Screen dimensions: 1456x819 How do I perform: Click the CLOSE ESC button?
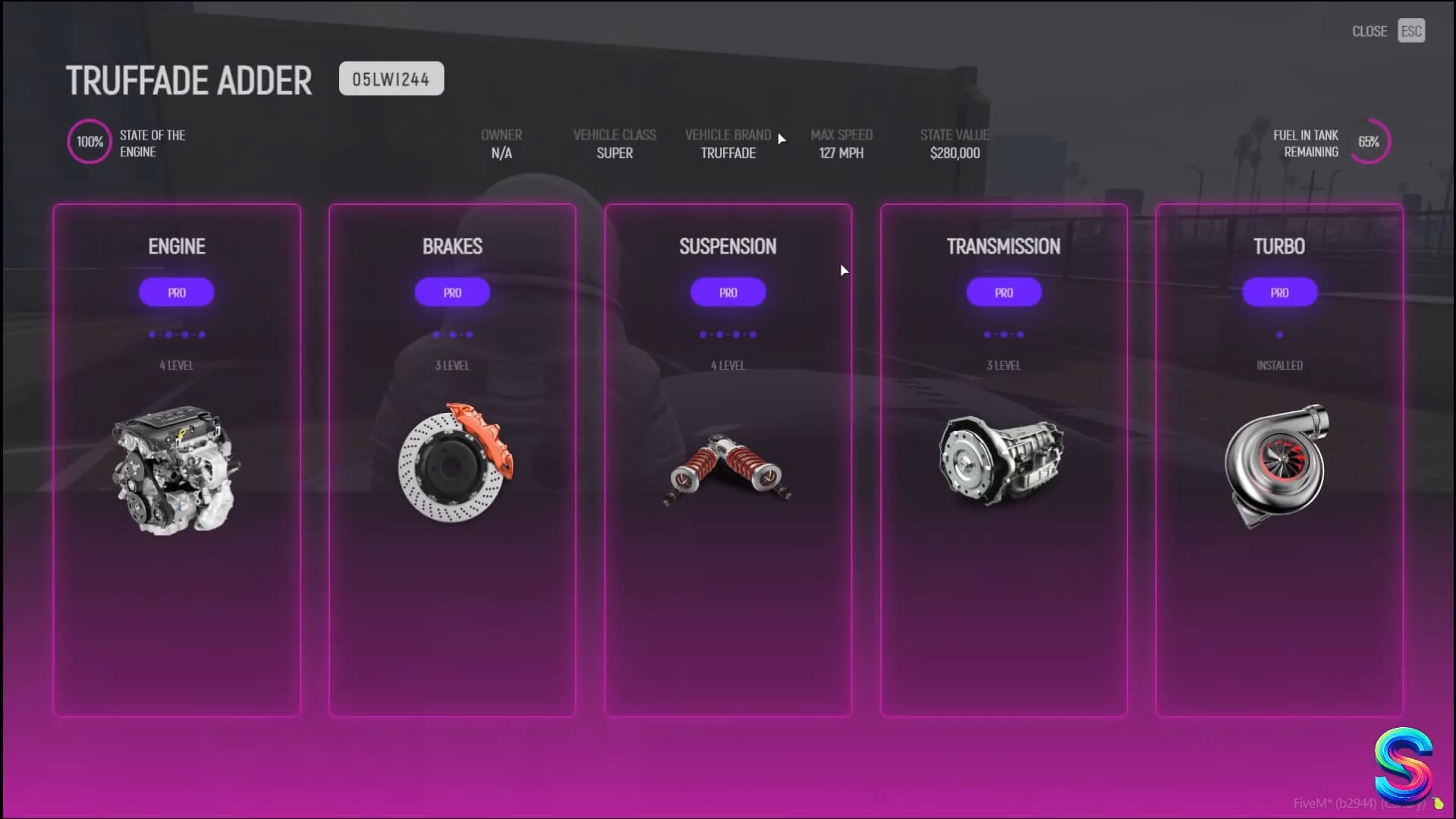click(x=1387, y=30)
